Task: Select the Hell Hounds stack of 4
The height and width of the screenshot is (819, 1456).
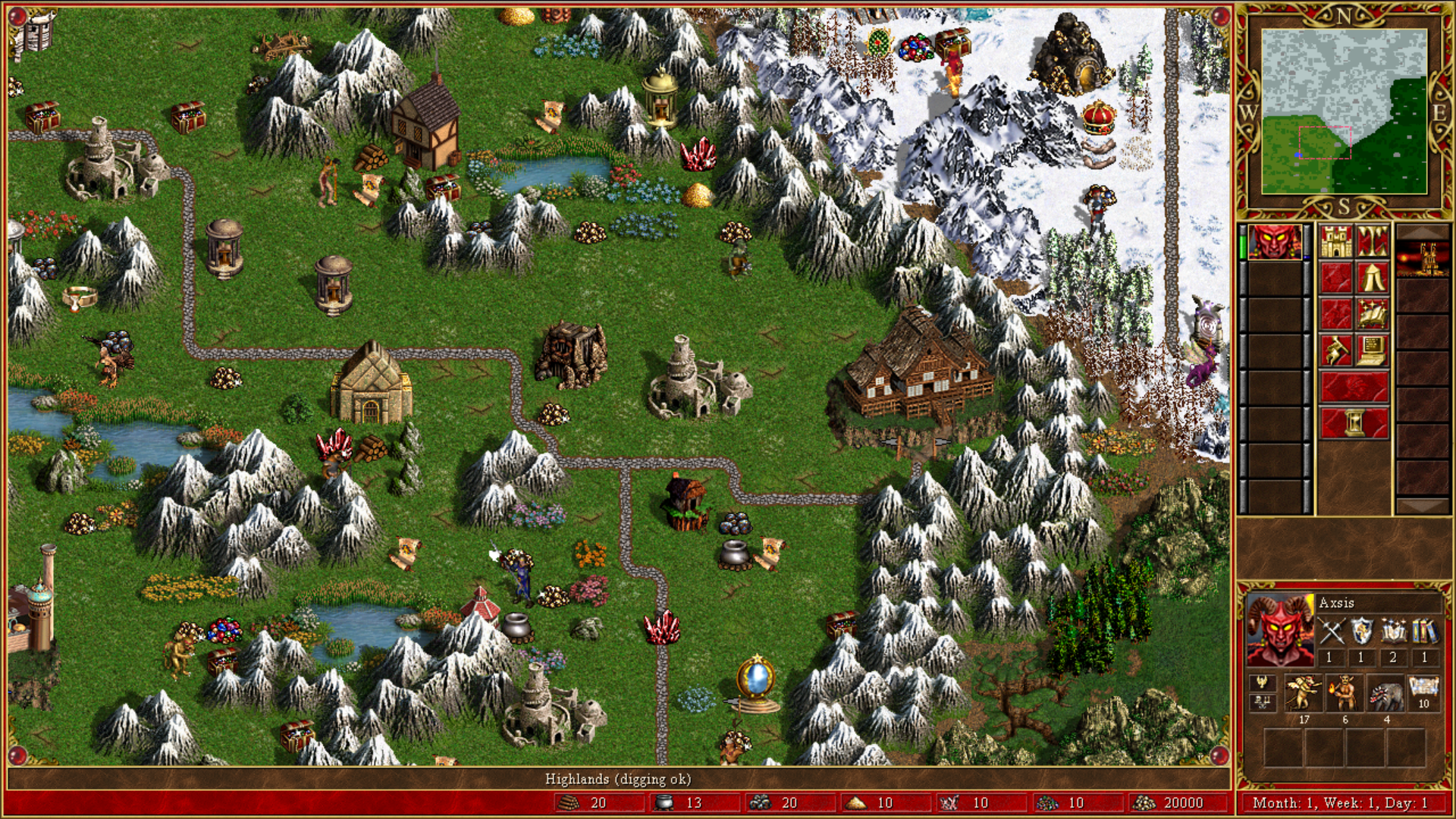Action: (1385, 694)
